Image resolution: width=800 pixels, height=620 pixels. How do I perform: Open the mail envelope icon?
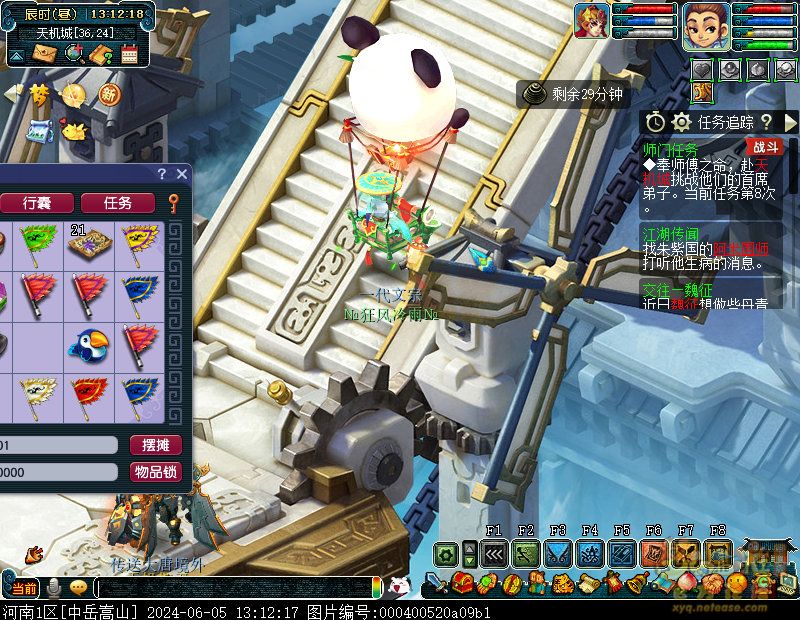(x=43, y=53)
